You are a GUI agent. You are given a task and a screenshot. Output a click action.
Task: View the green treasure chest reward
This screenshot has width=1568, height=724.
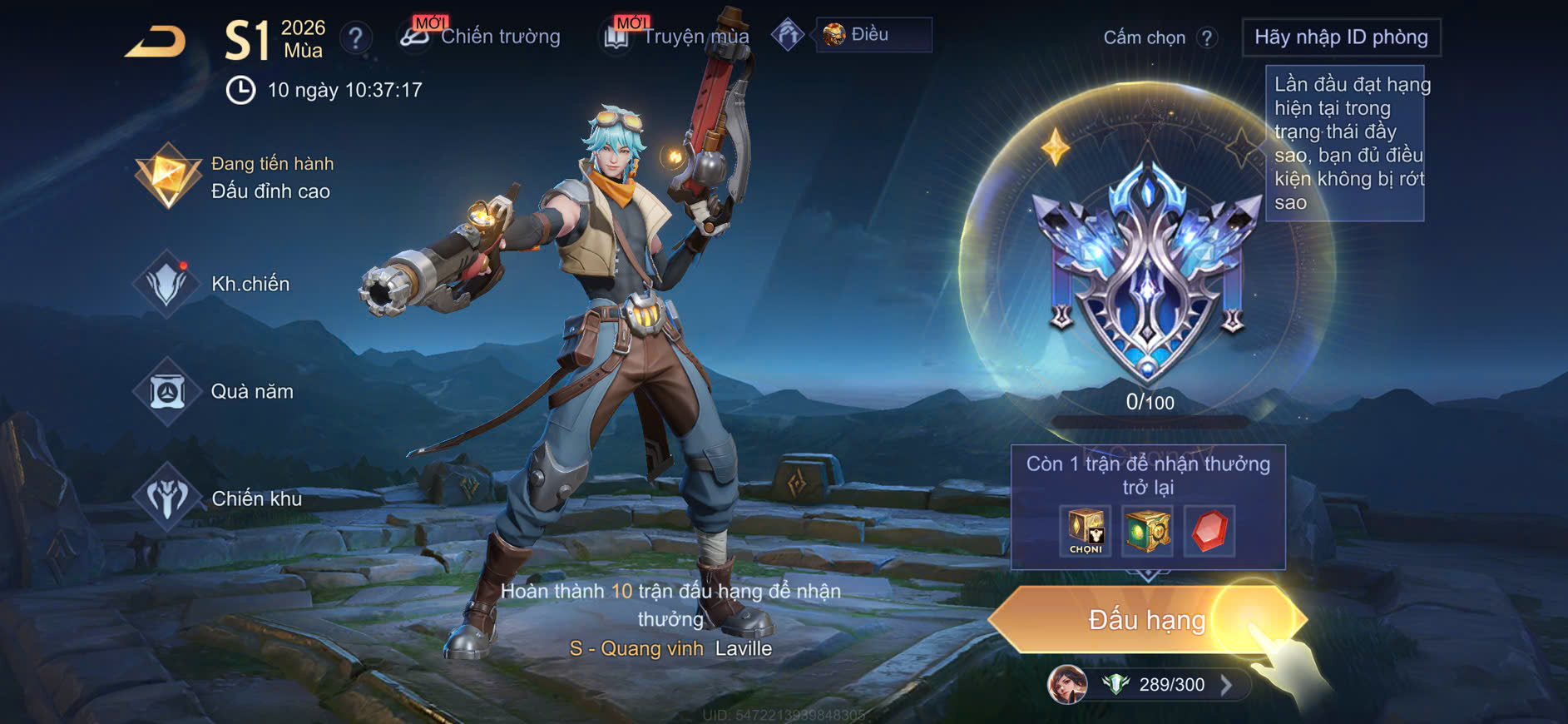[x=1147, y=530]
